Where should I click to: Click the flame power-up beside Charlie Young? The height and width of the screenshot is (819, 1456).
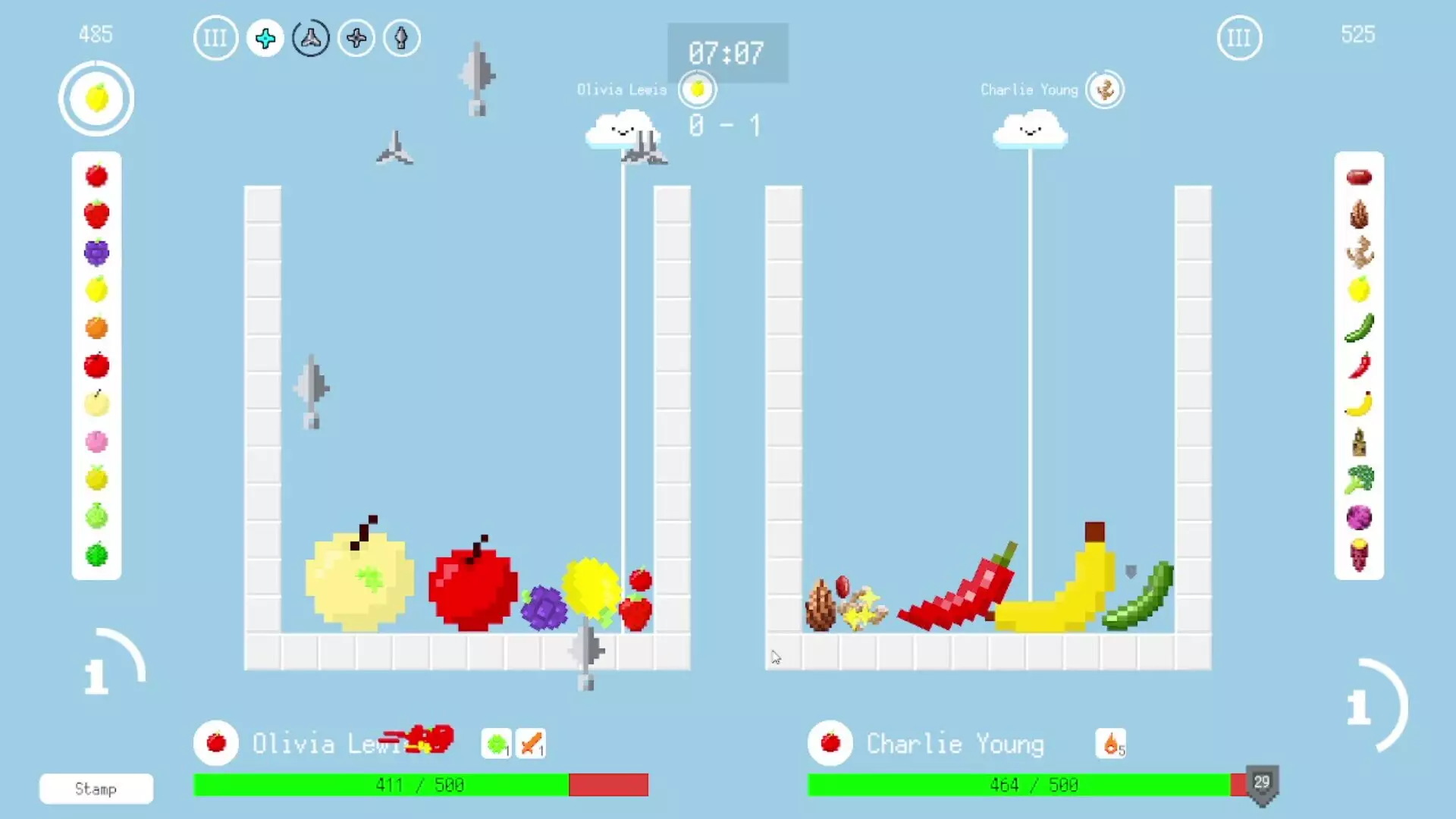pyautogui.click(x=1110, y=743)
